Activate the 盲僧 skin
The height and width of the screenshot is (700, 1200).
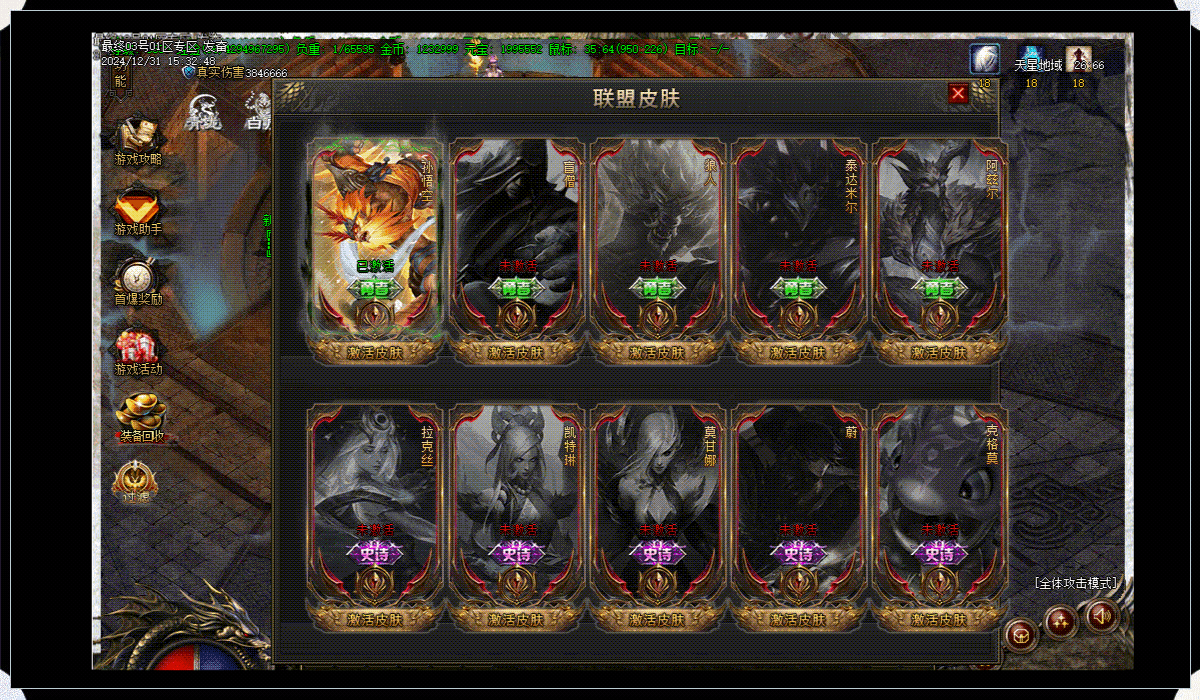click(x=516, y=352)
